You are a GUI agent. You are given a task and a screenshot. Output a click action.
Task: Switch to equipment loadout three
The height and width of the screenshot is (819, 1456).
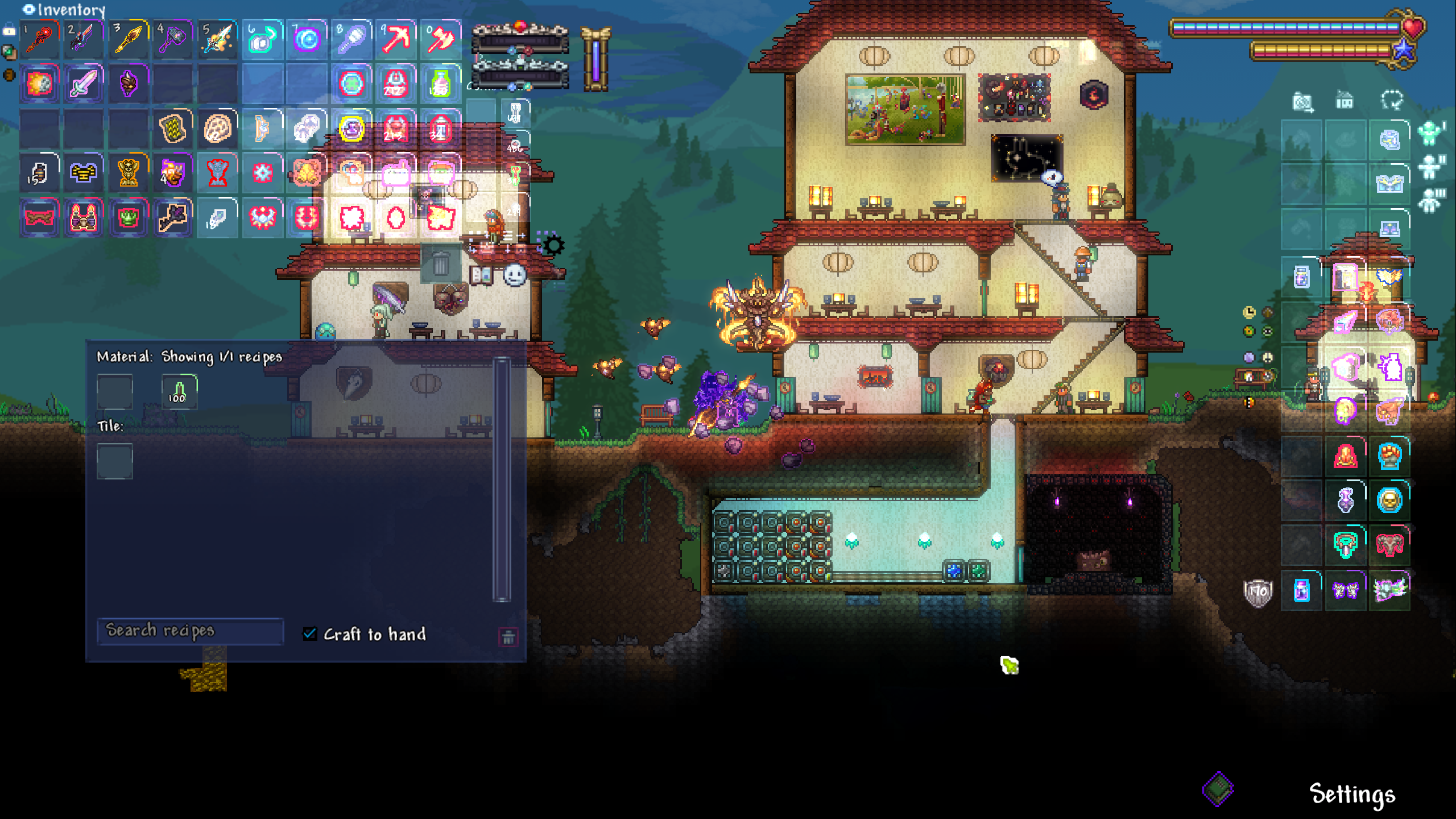click(1430, 200)
